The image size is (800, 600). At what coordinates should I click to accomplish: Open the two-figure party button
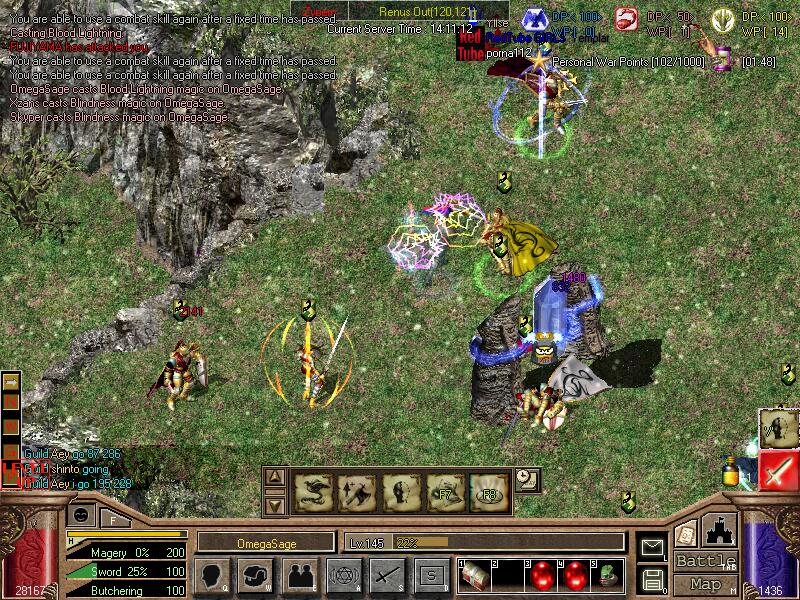click(300, 575)
